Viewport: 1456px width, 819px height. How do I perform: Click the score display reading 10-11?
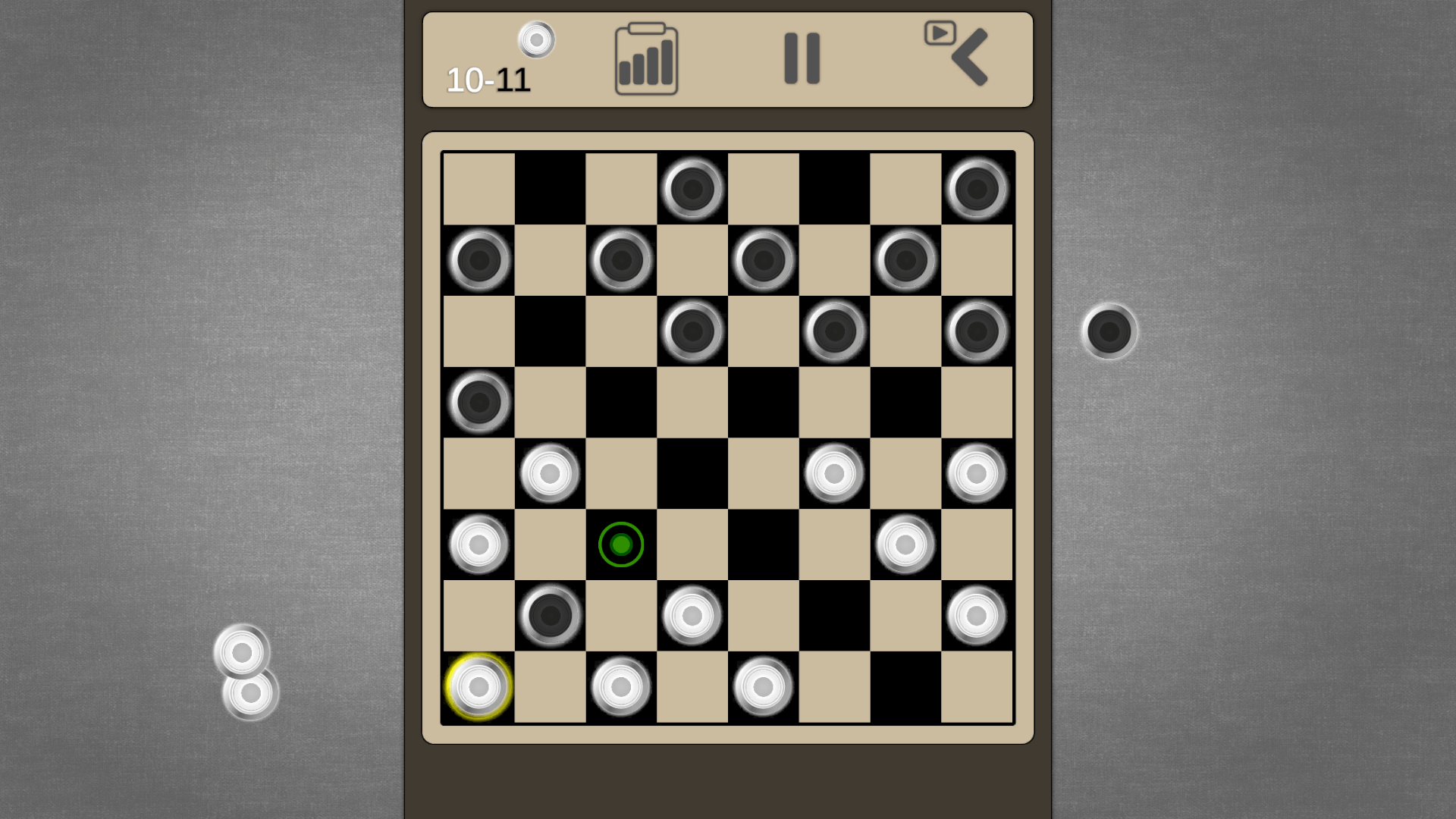(488, 80)
